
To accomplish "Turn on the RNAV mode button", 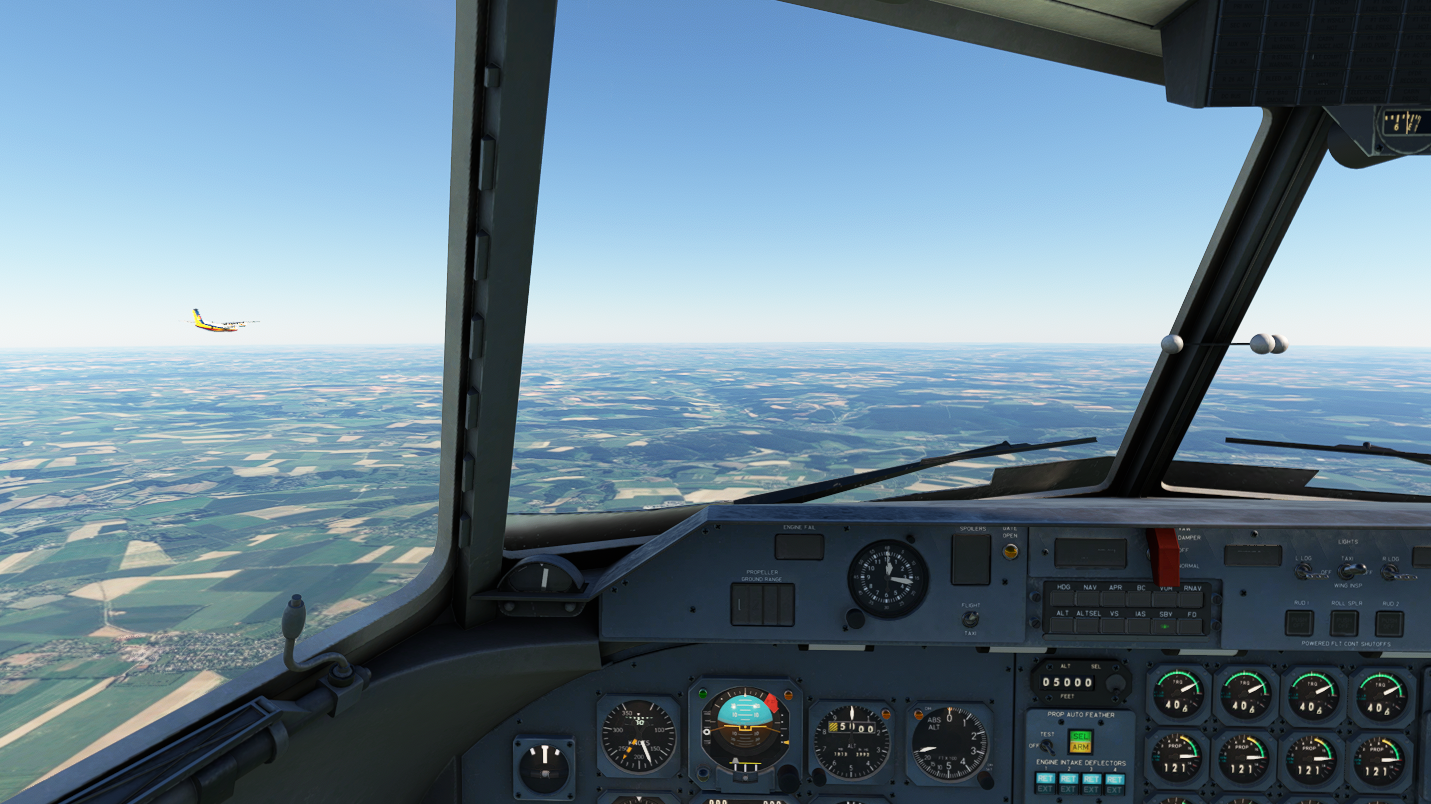I will [x=1192, y=600].
